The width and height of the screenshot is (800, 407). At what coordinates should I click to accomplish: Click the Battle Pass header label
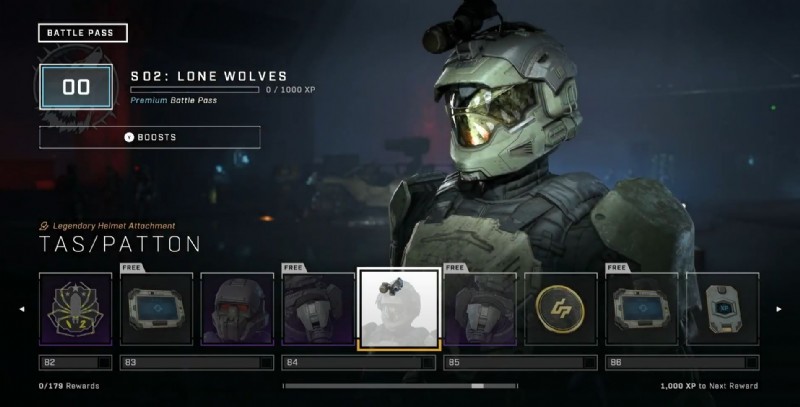(x=83, y=33)
